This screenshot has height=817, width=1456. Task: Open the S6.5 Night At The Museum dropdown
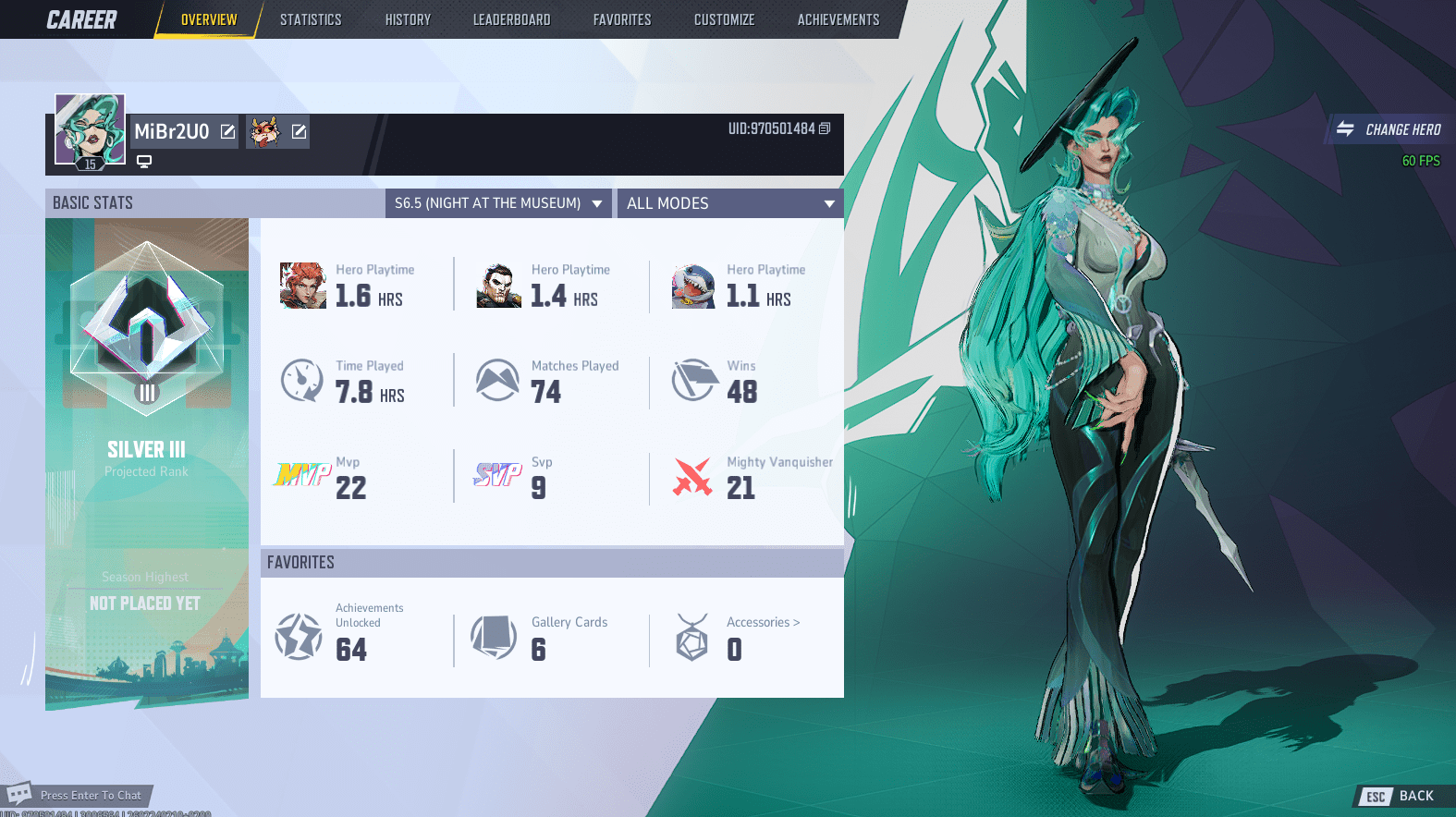pos(497,202)
